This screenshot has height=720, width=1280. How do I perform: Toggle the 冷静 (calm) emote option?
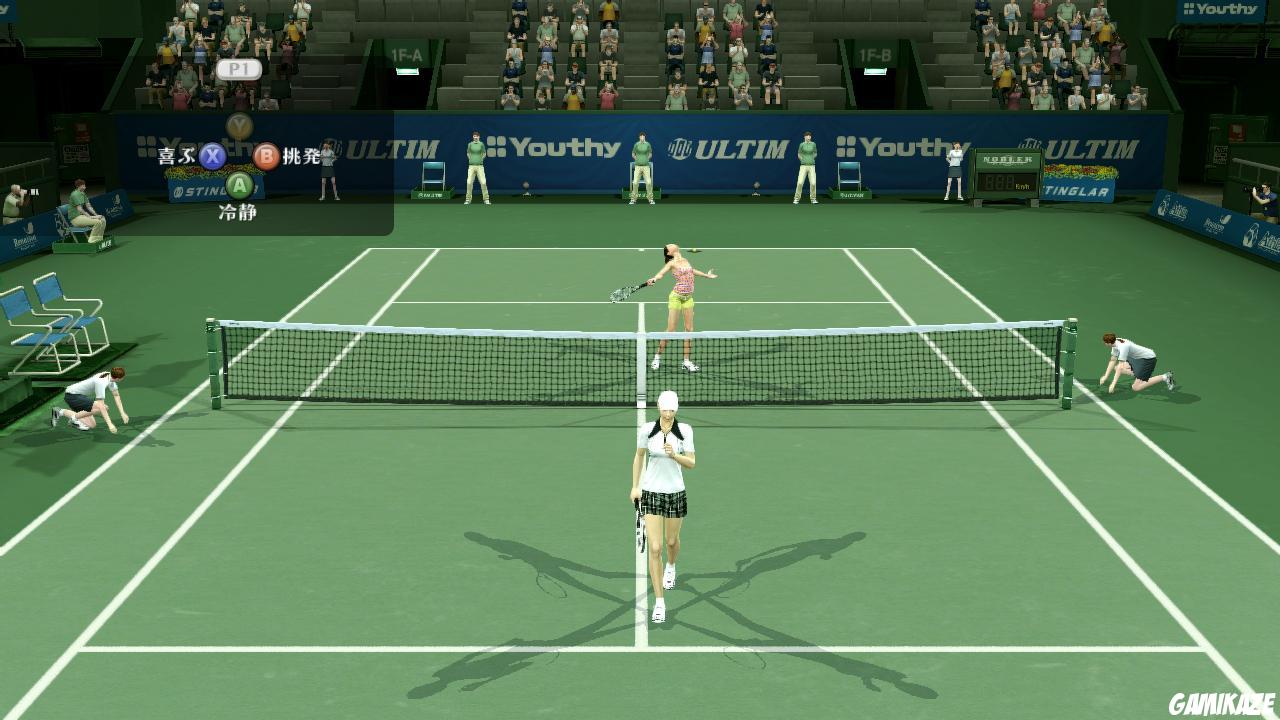[x=238, y=211]
